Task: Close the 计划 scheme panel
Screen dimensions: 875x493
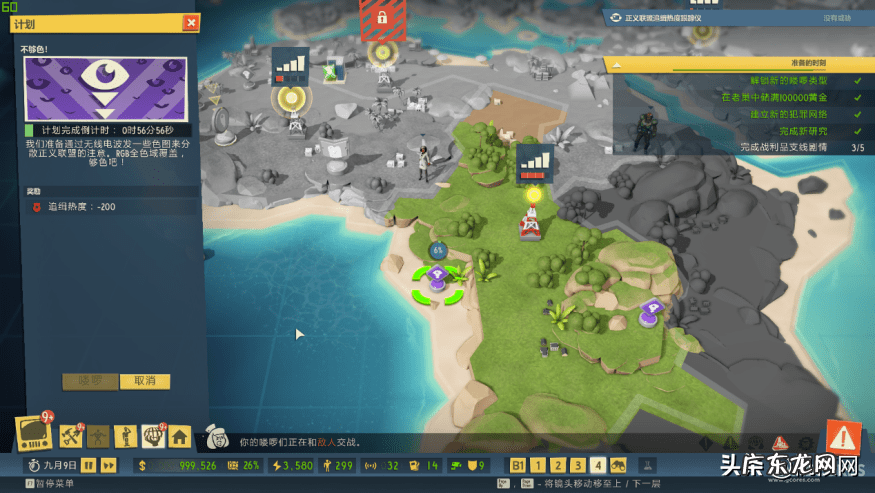Action: (191, 23)
